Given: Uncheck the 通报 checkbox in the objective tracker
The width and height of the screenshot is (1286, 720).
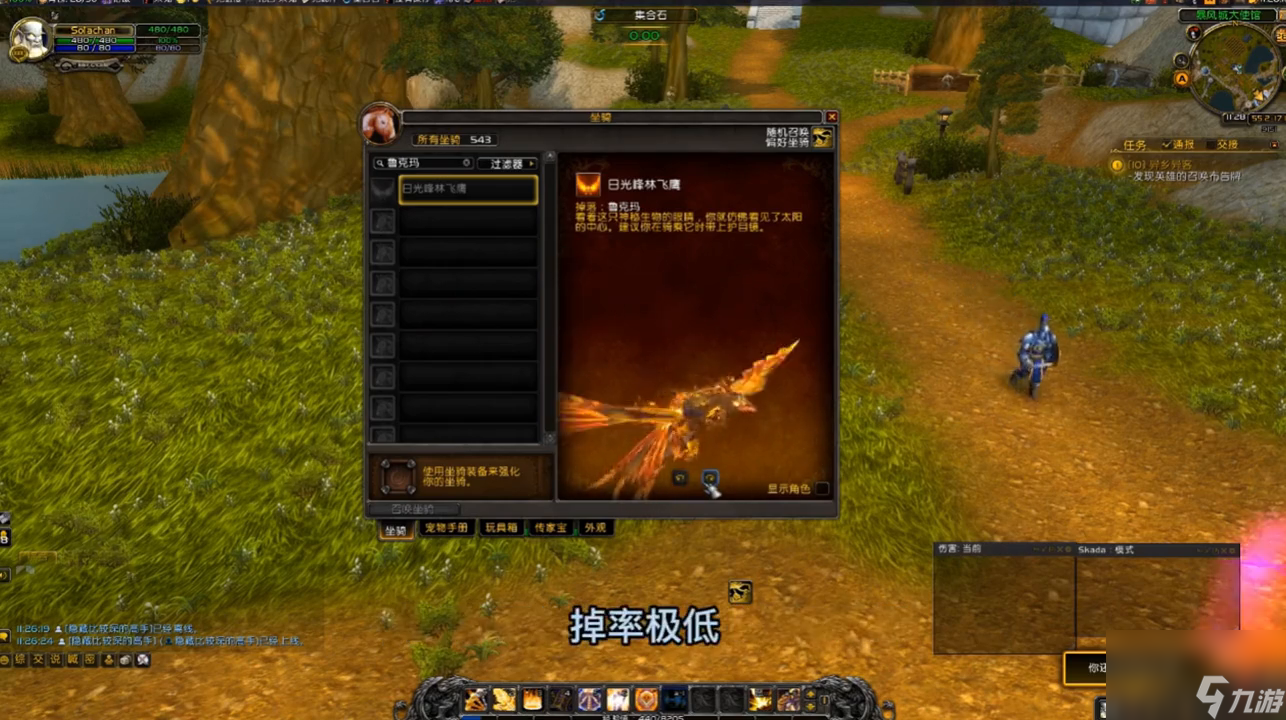Looking at the screenshot, I should pyautogui.click(x=1167, y=144).
